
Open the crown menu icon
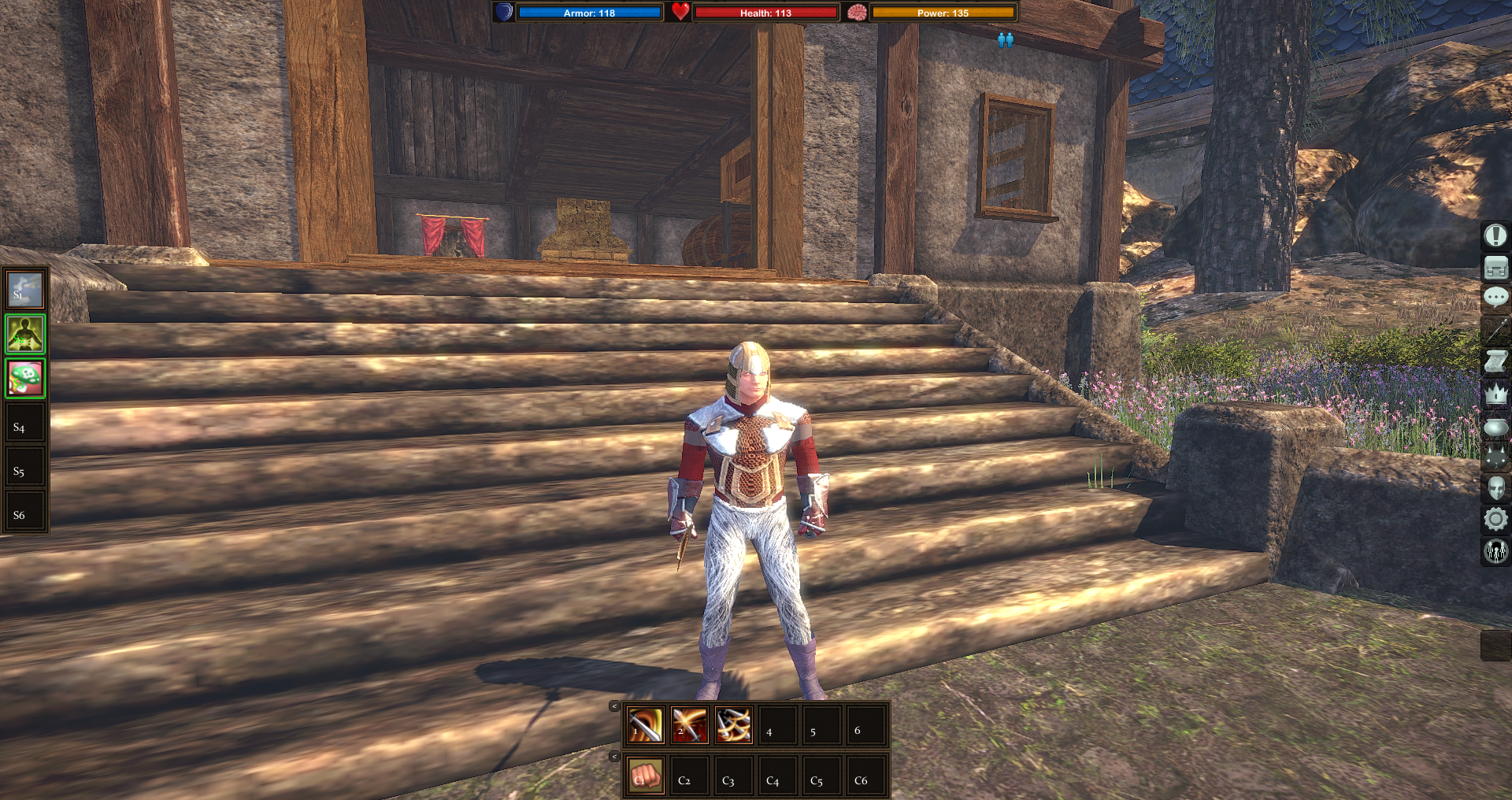point(1495,393)
